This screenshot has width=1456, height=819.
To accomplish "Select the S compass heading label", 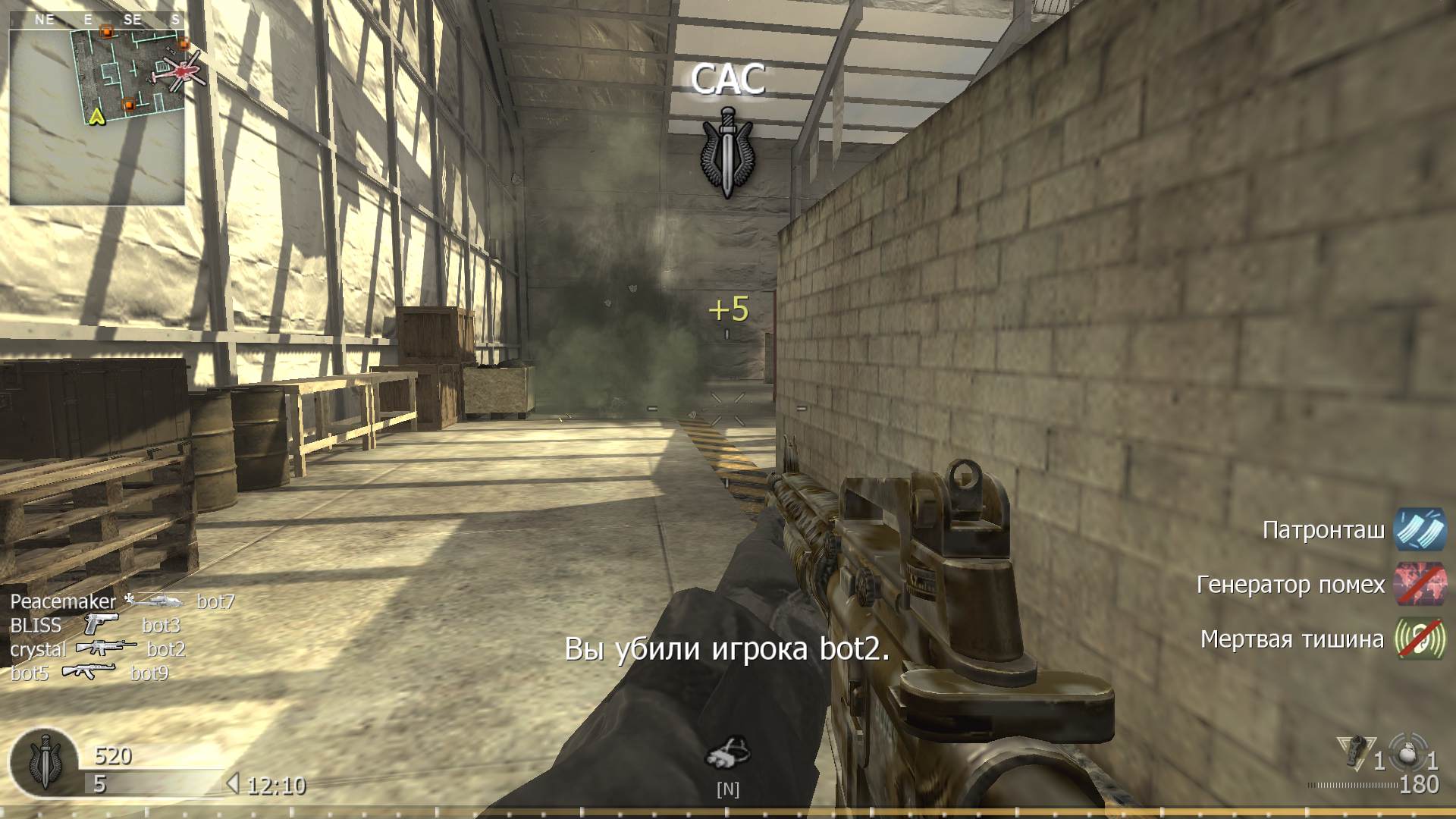I will click(175, 20).
